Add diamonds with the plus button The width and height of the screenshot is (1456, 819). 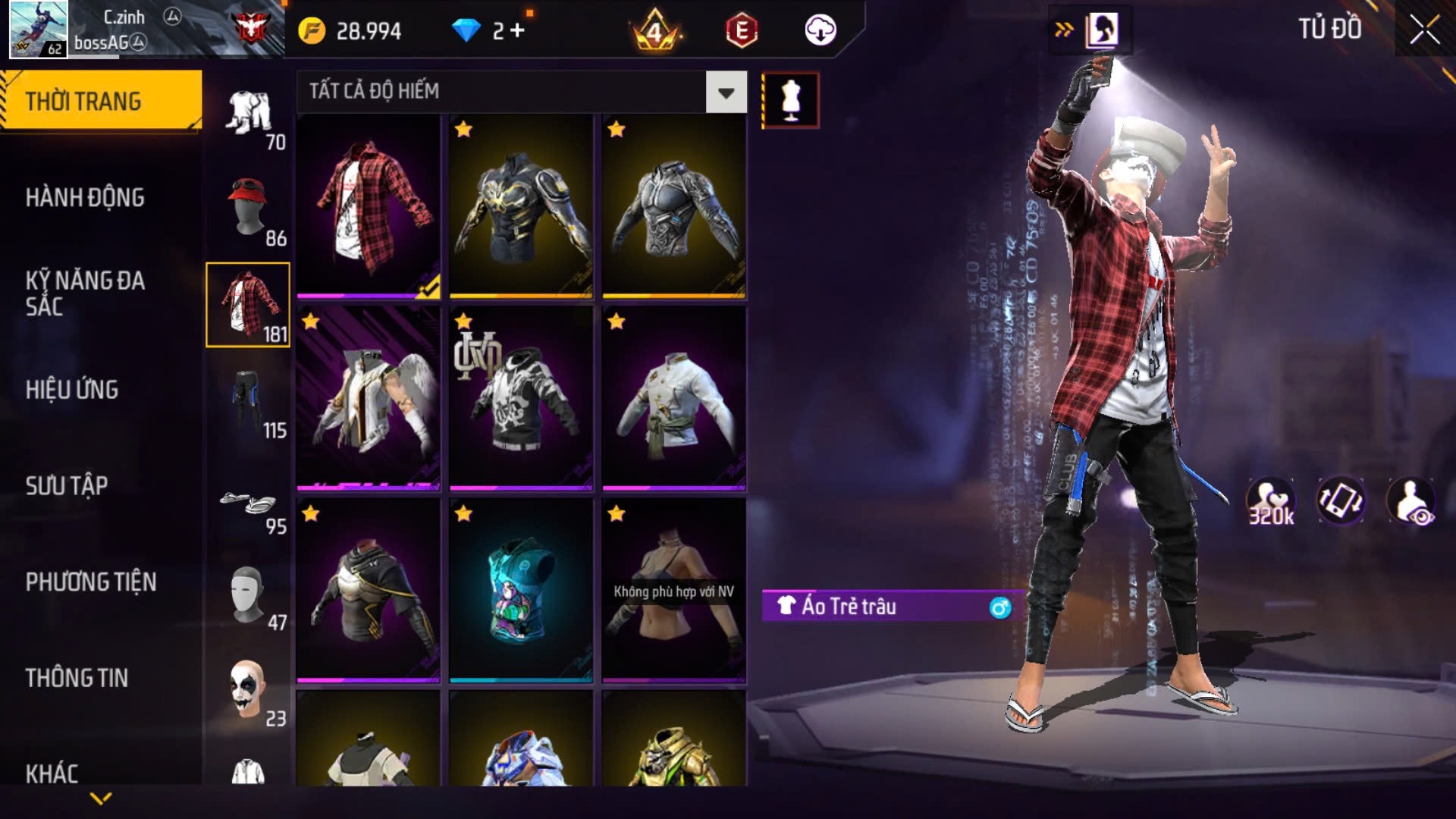518,30
